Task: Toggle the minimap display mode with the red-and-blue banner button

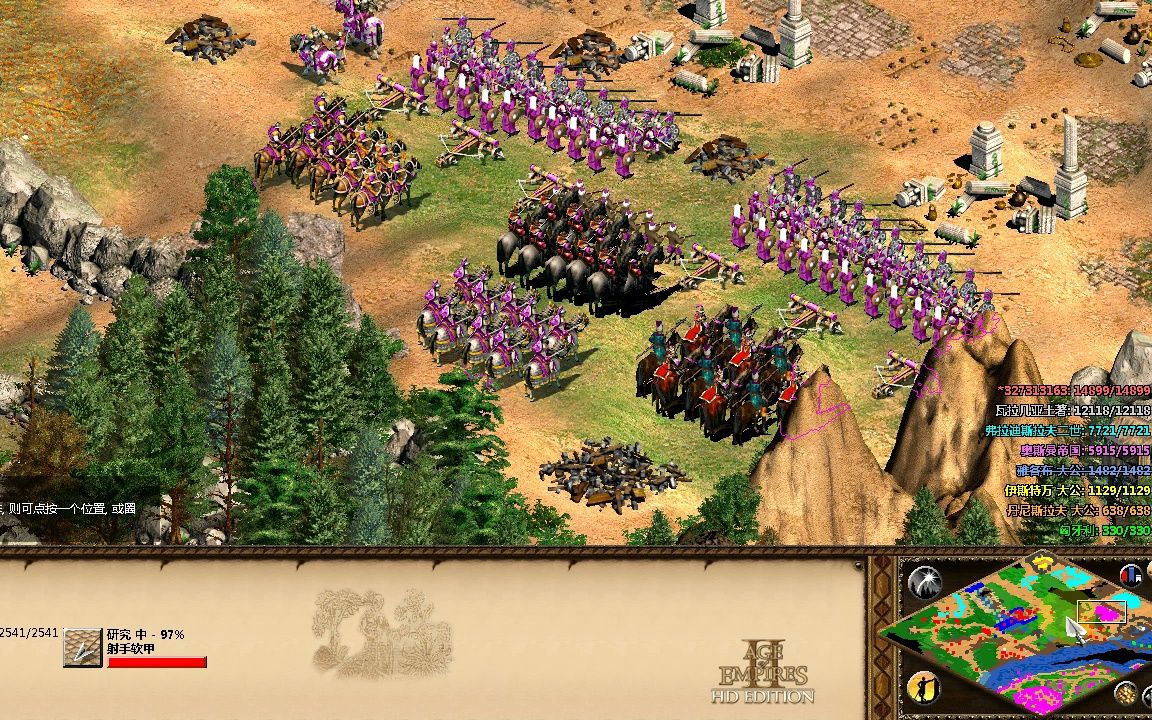Action: (1132, 576)
